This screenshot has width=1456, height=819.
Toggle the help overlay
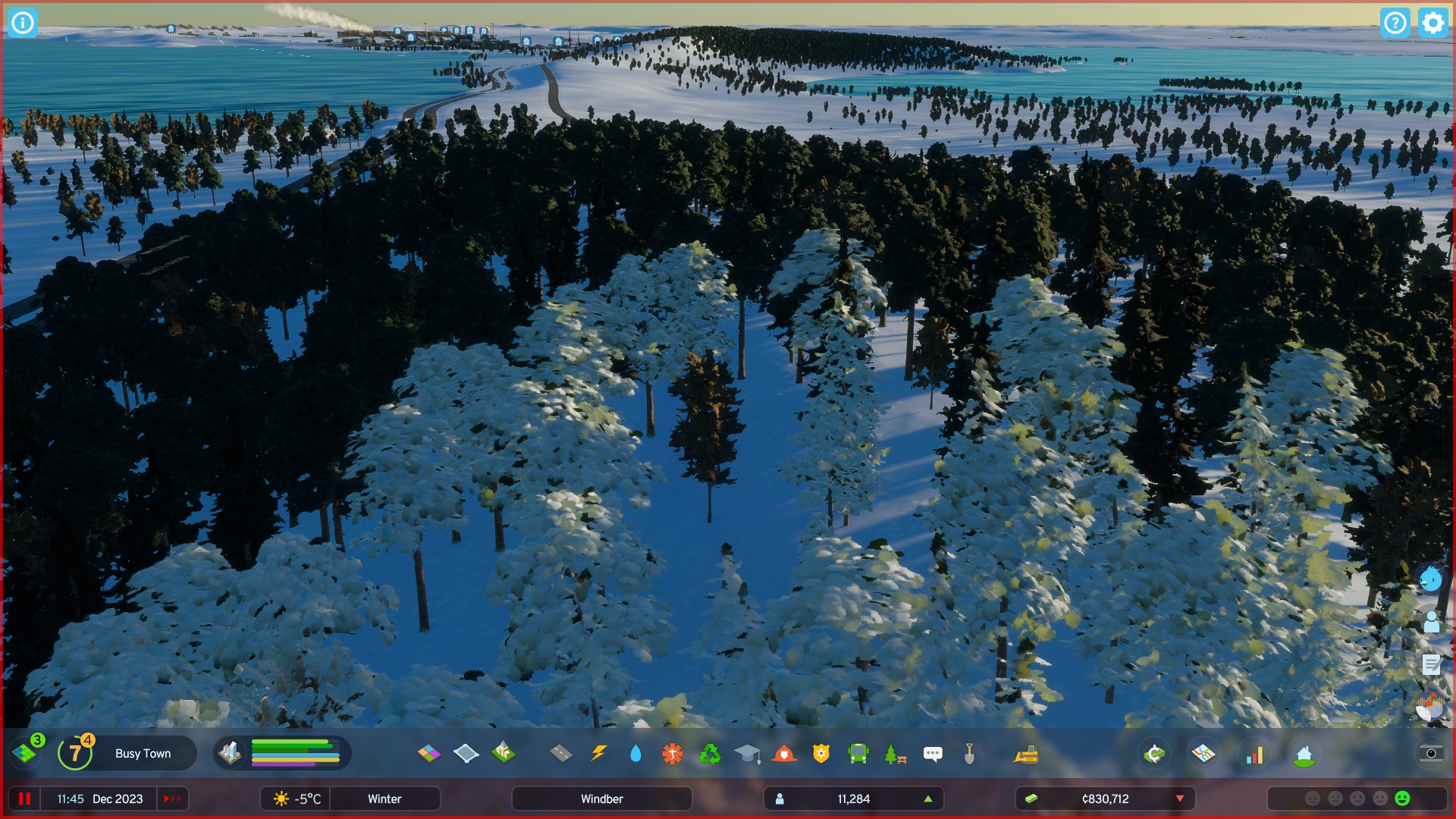(1397, 23)
